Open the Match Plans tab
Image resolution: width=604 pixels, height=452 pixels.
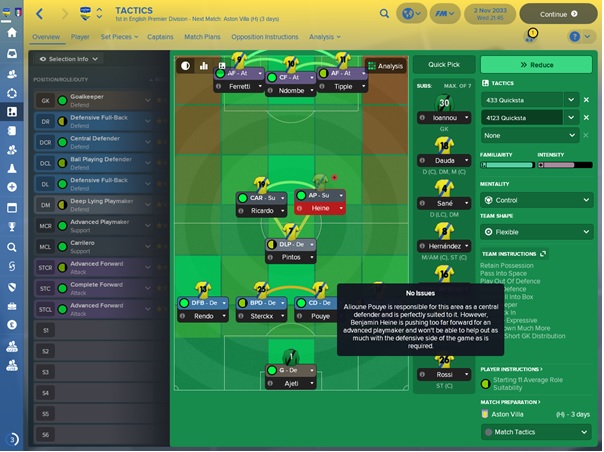203,37
